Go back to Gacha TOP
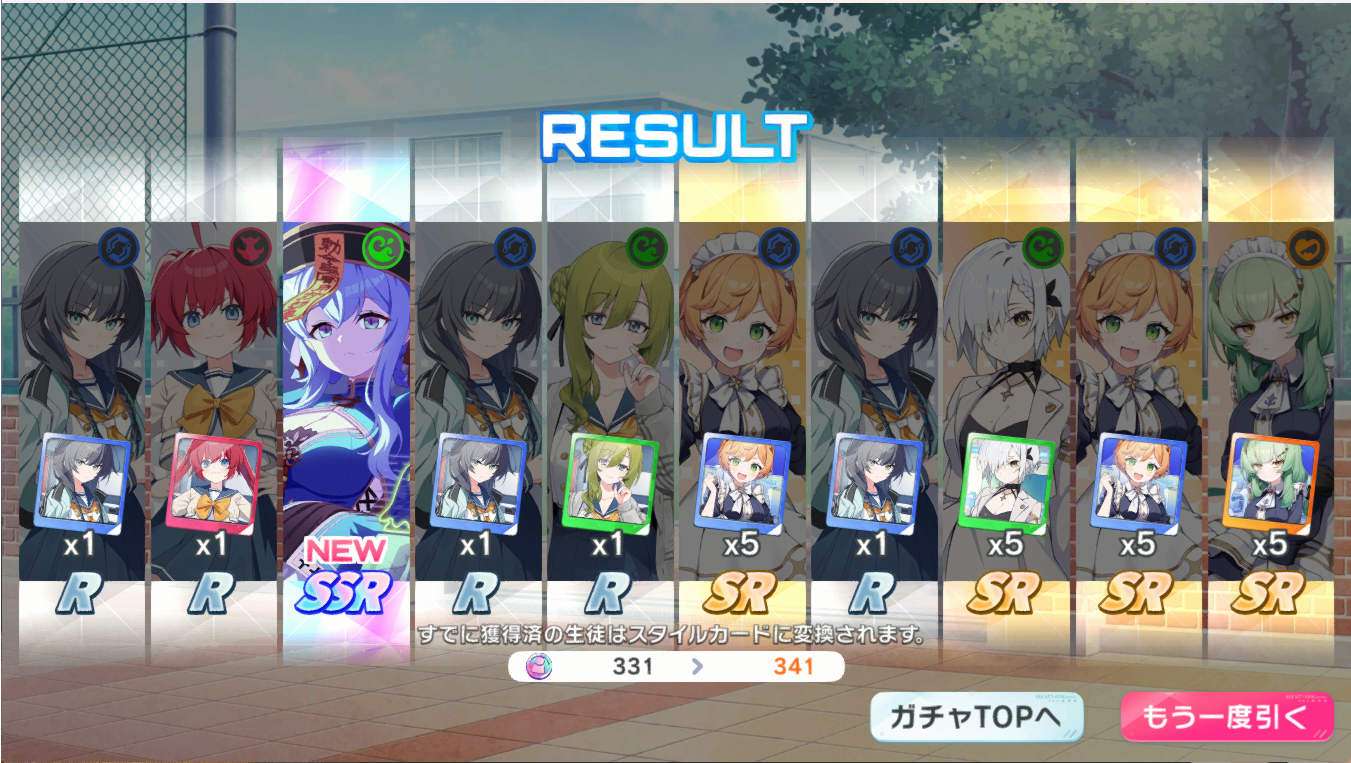 (x=977, y=717)
